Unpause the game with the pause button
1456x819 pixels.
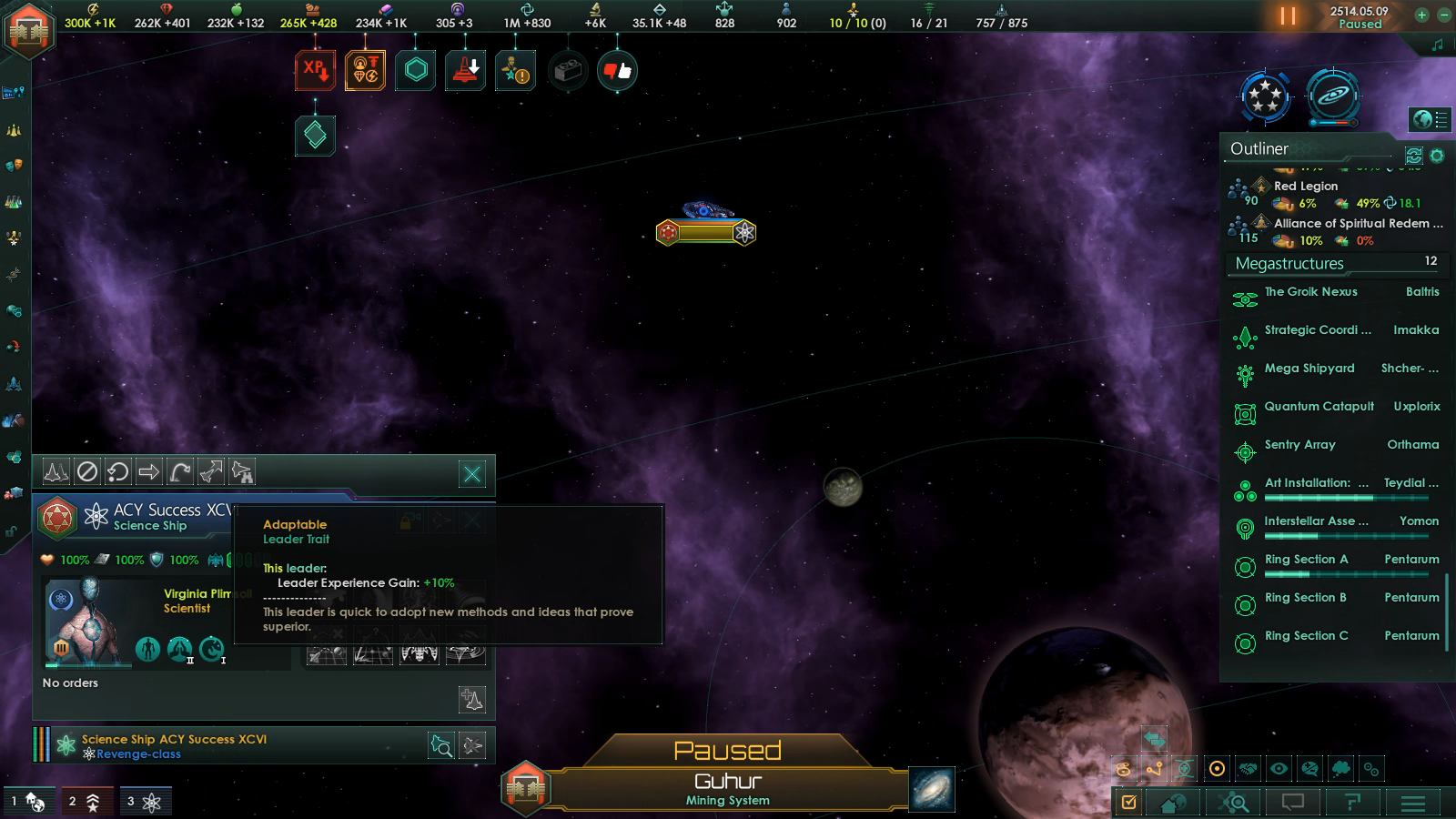pyautogui.click(x=1289, y=15)
